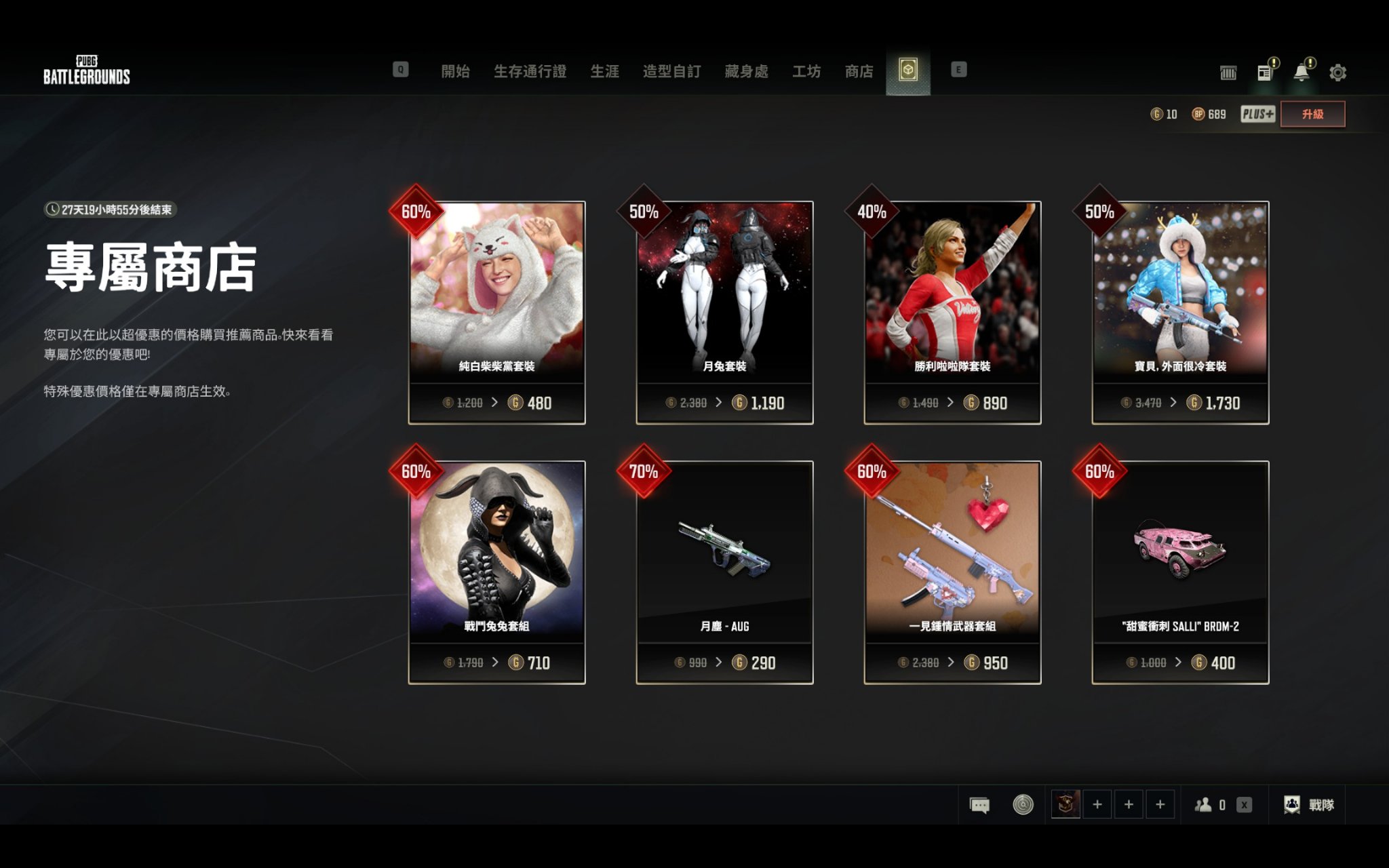Viewport: 1389px width, 868px height.
Task: Open the news/announcements icon
Action: (x=1265, y=71)
